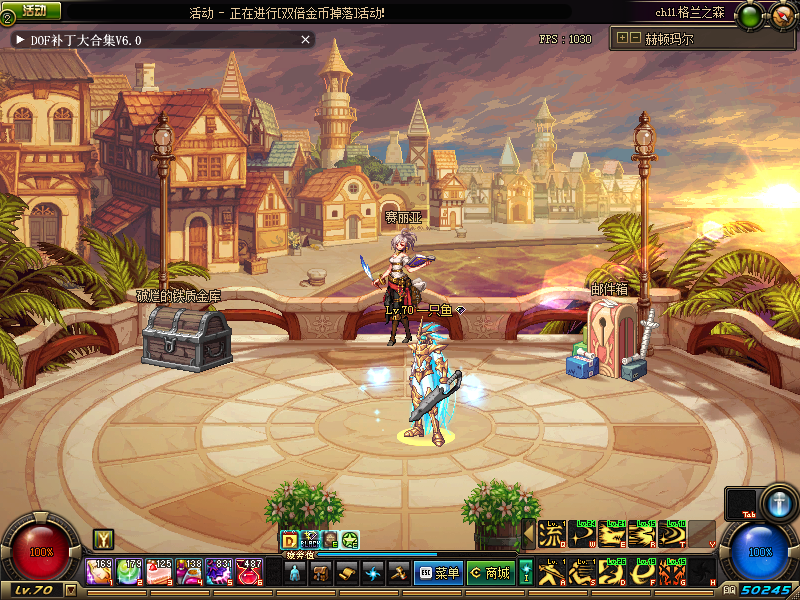This screenshot has height=600, width=800.
Task: Open the blue character silhouette icon
Action: coord(295,573)
